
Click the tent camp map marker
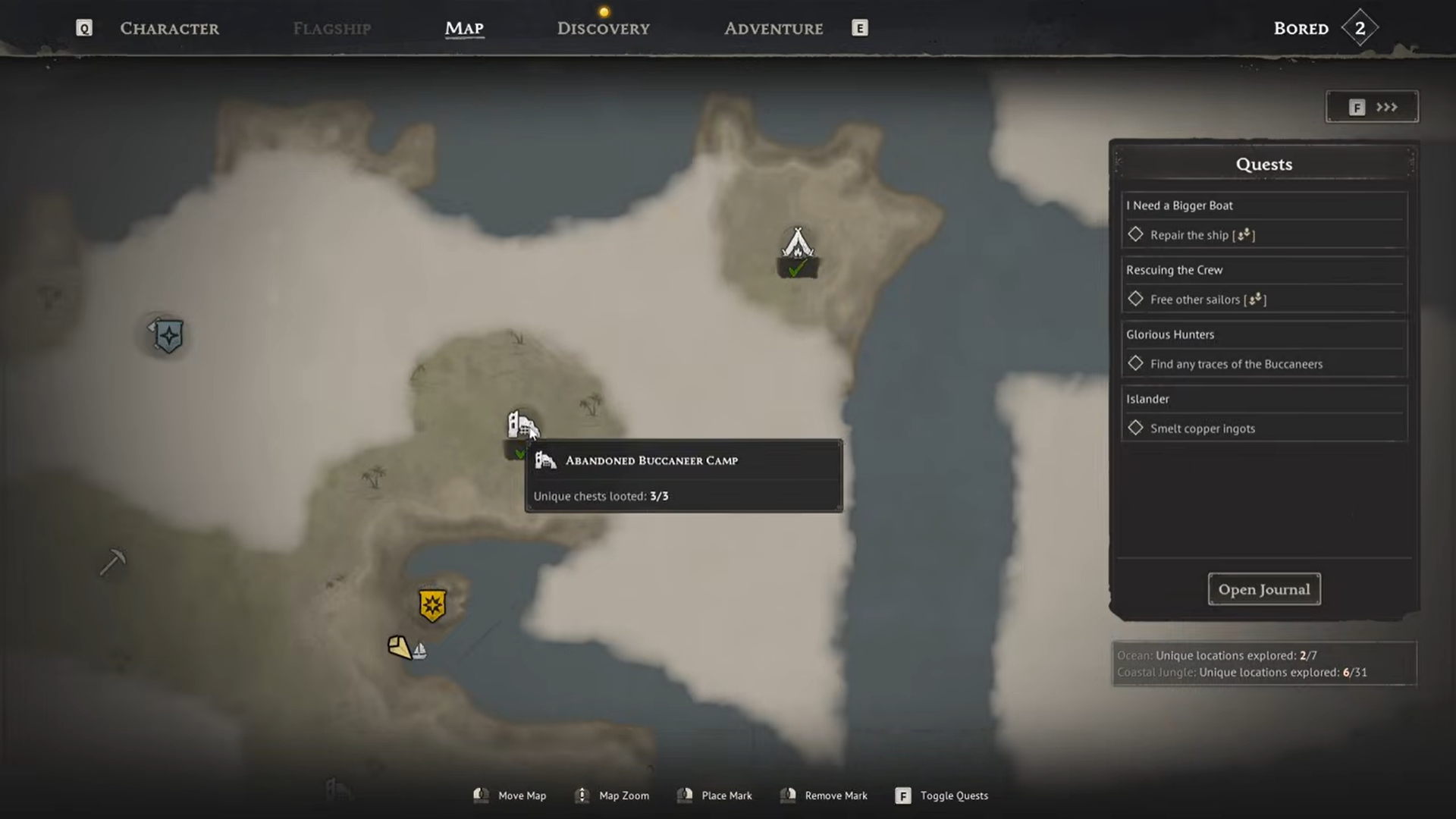pos(797,244)
